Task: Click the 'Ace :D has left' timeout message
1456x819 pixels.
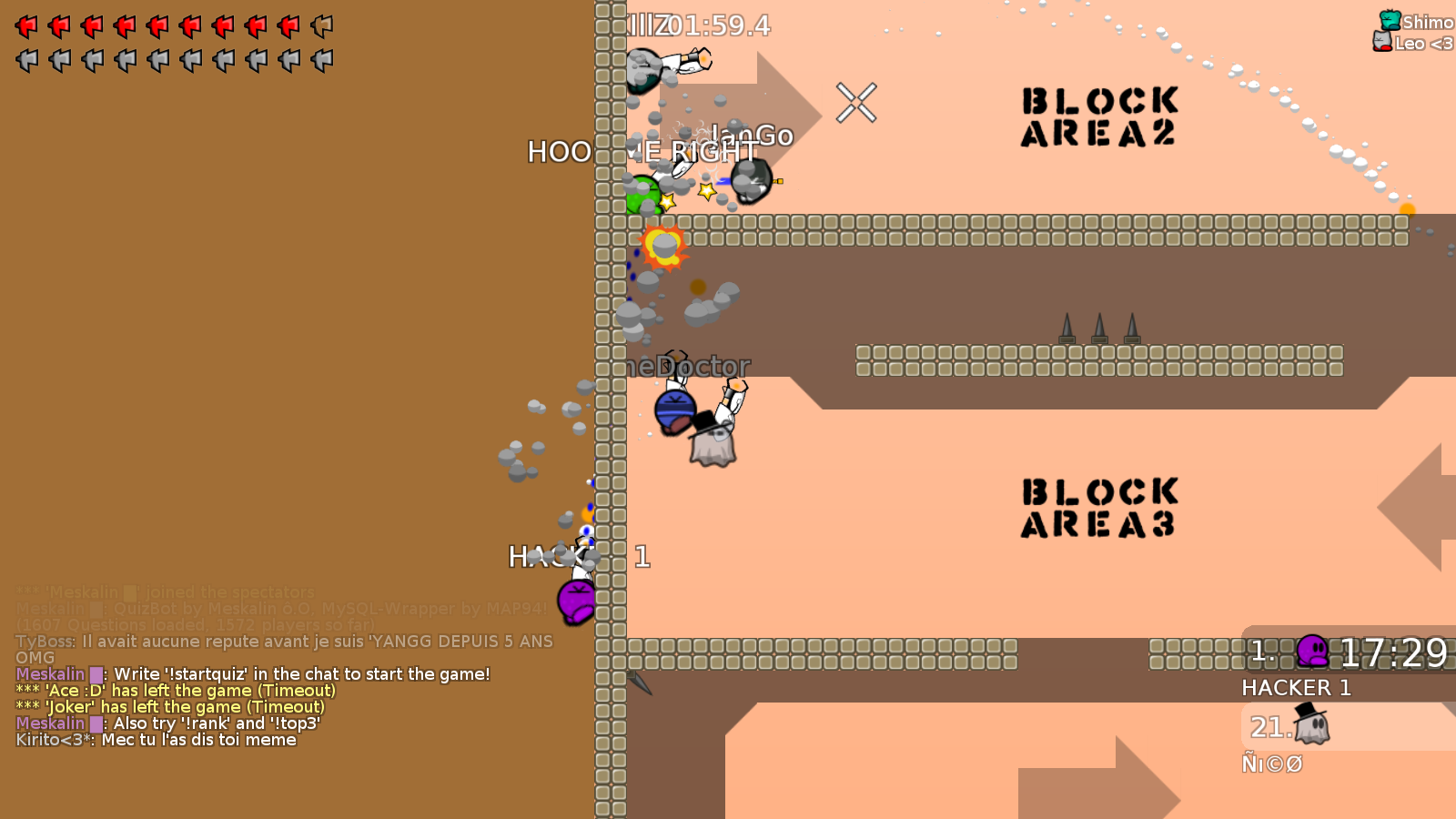Action: click(171, 691)
